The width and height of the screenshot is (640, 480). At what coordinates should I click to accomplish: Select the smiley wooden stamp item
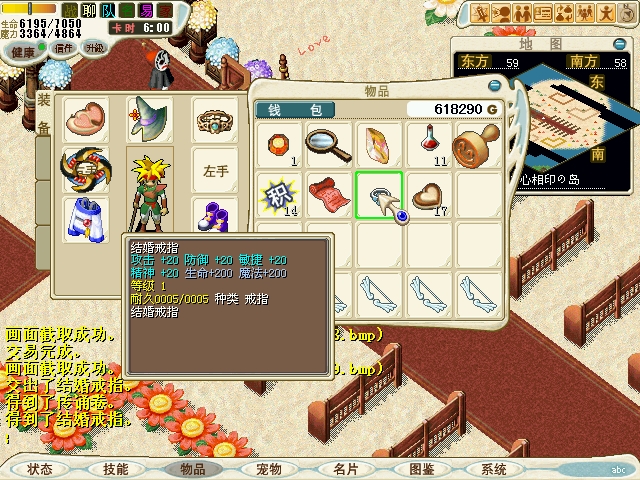pyautogui.click(x=477, y=146)
